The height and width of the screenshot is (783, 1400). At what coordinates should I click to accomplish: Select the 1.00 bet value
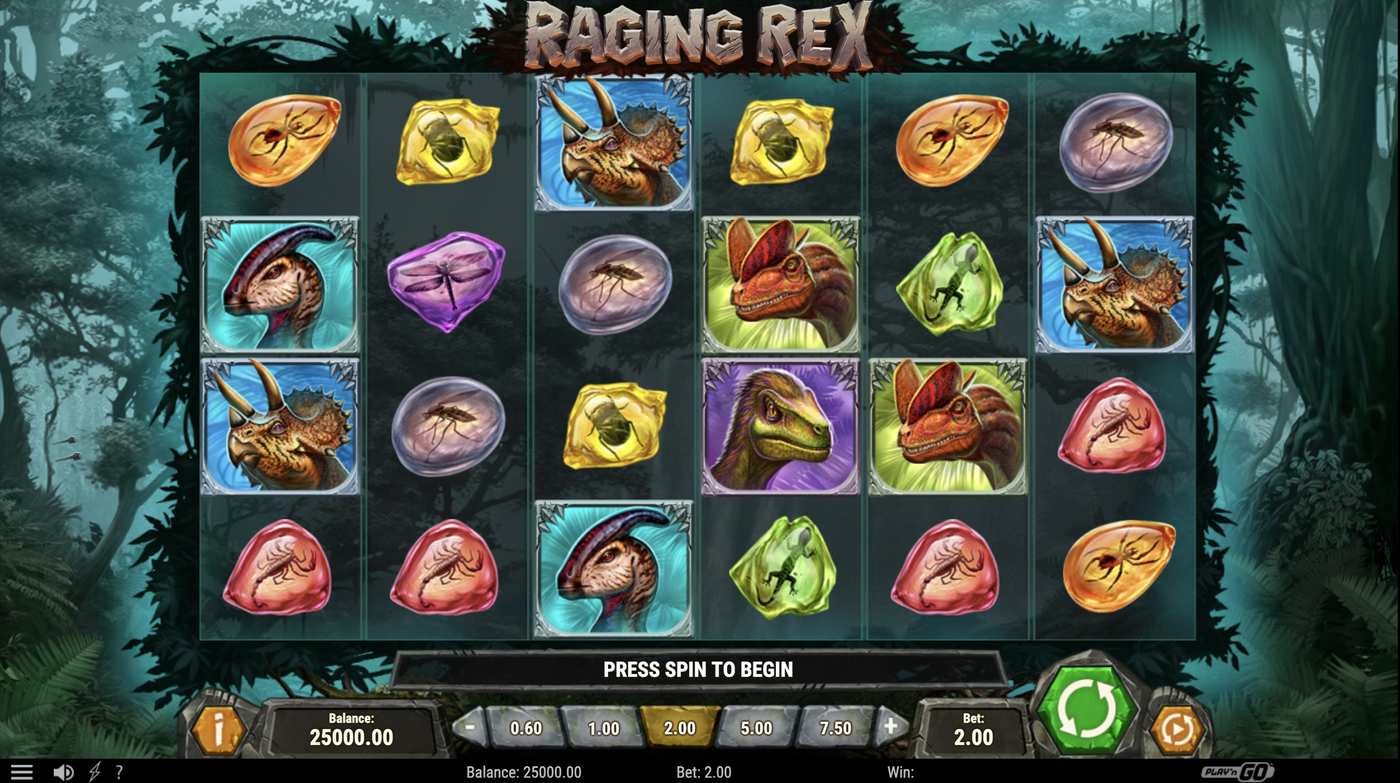tap(604, 729)
